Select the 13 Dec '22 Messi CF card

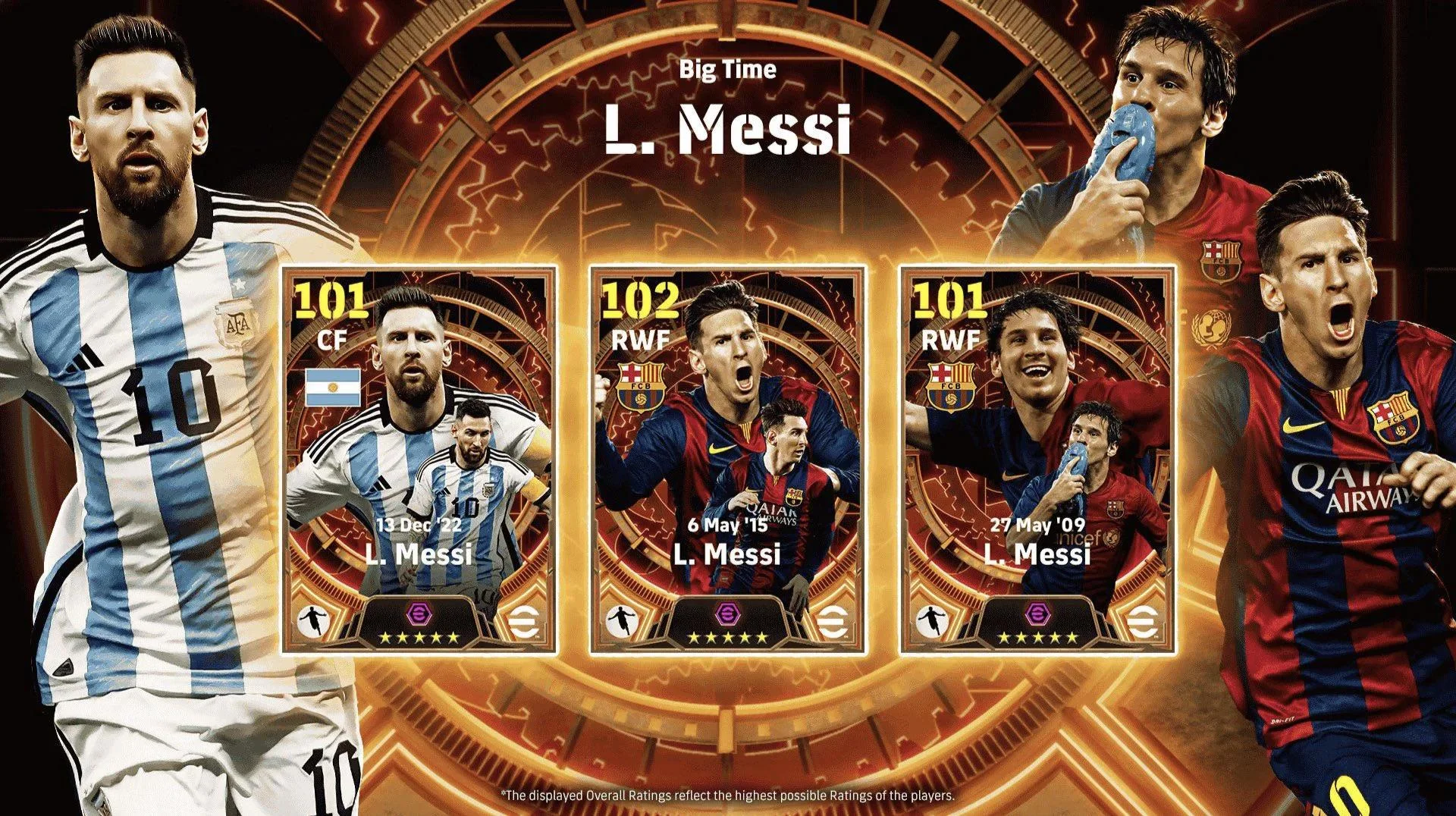(419, 460)
